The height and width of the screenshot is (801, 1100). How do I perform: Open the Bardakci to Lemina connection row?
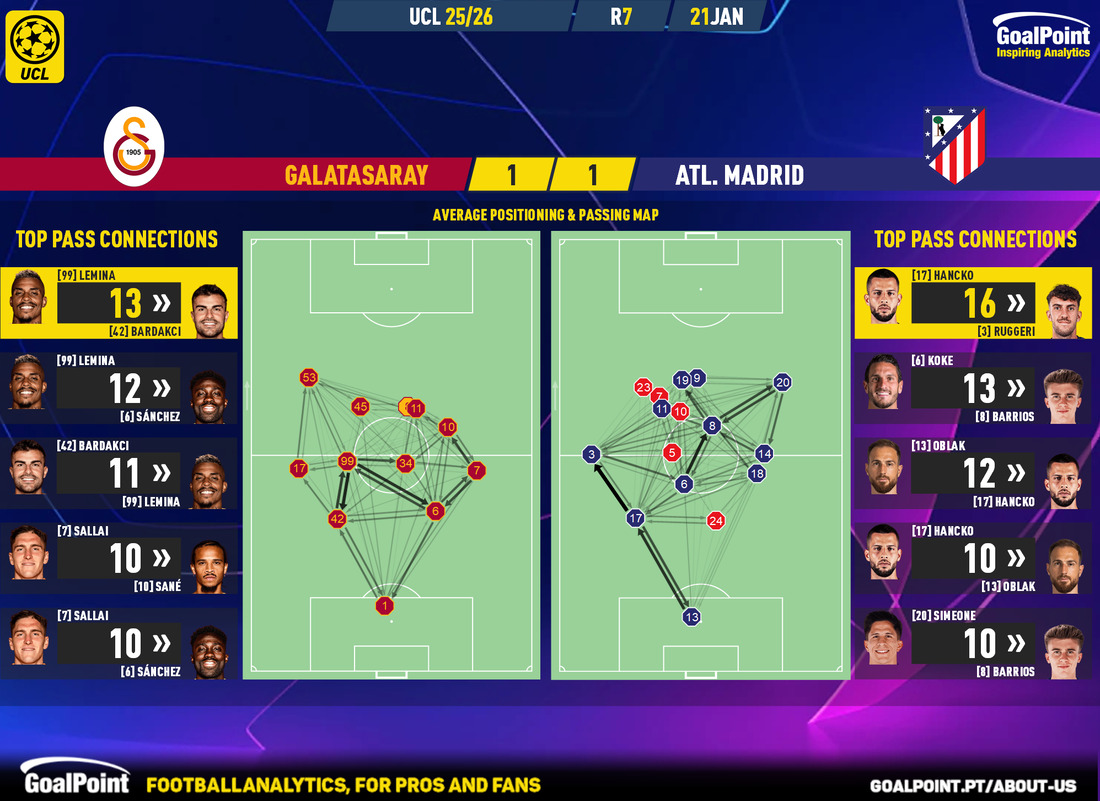[x=119, y=473]
